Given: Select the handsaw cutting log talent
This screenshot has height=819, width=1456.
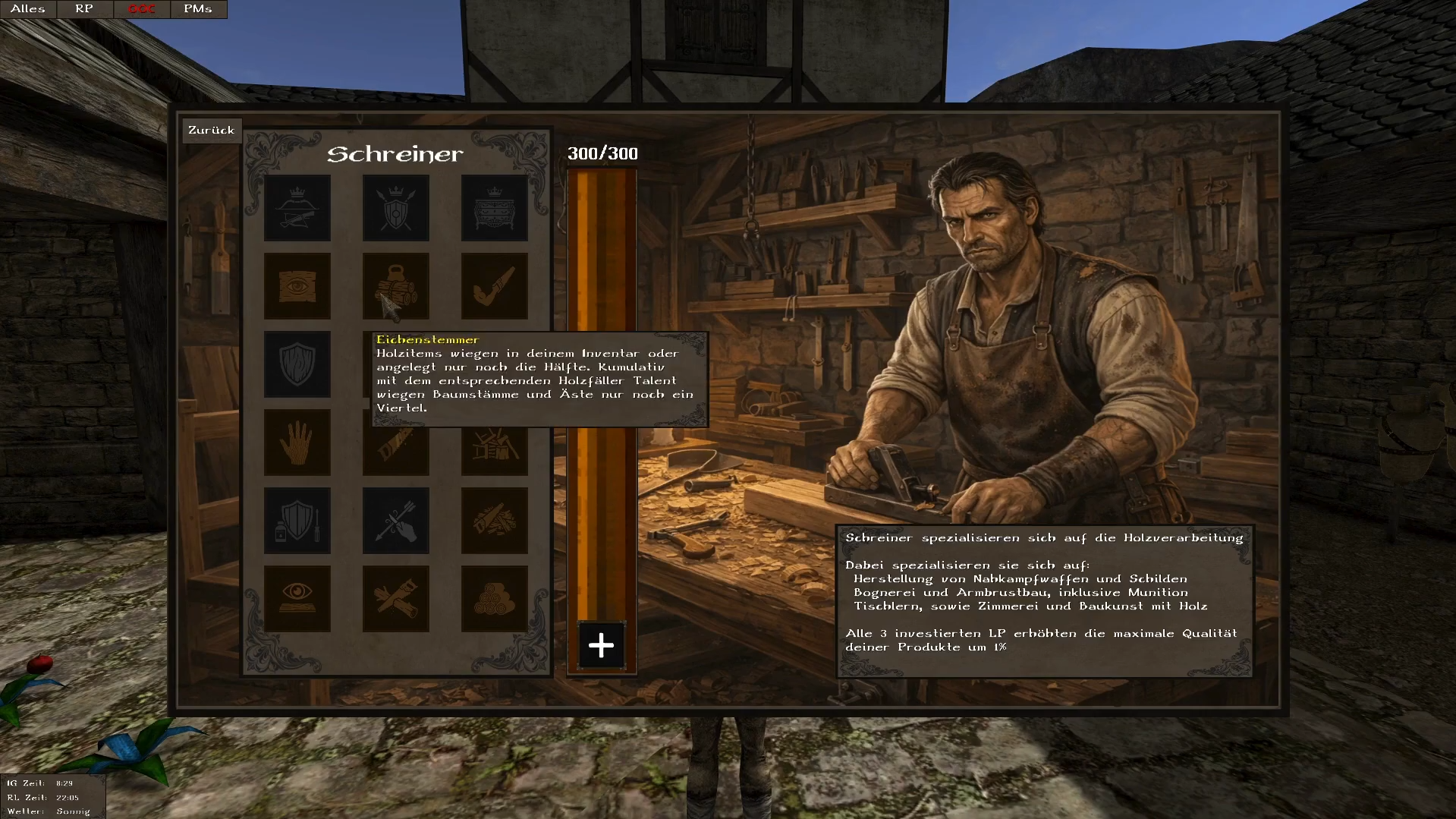Looking at the screenshot, I should pyautogui.click(x=396, y=599).
